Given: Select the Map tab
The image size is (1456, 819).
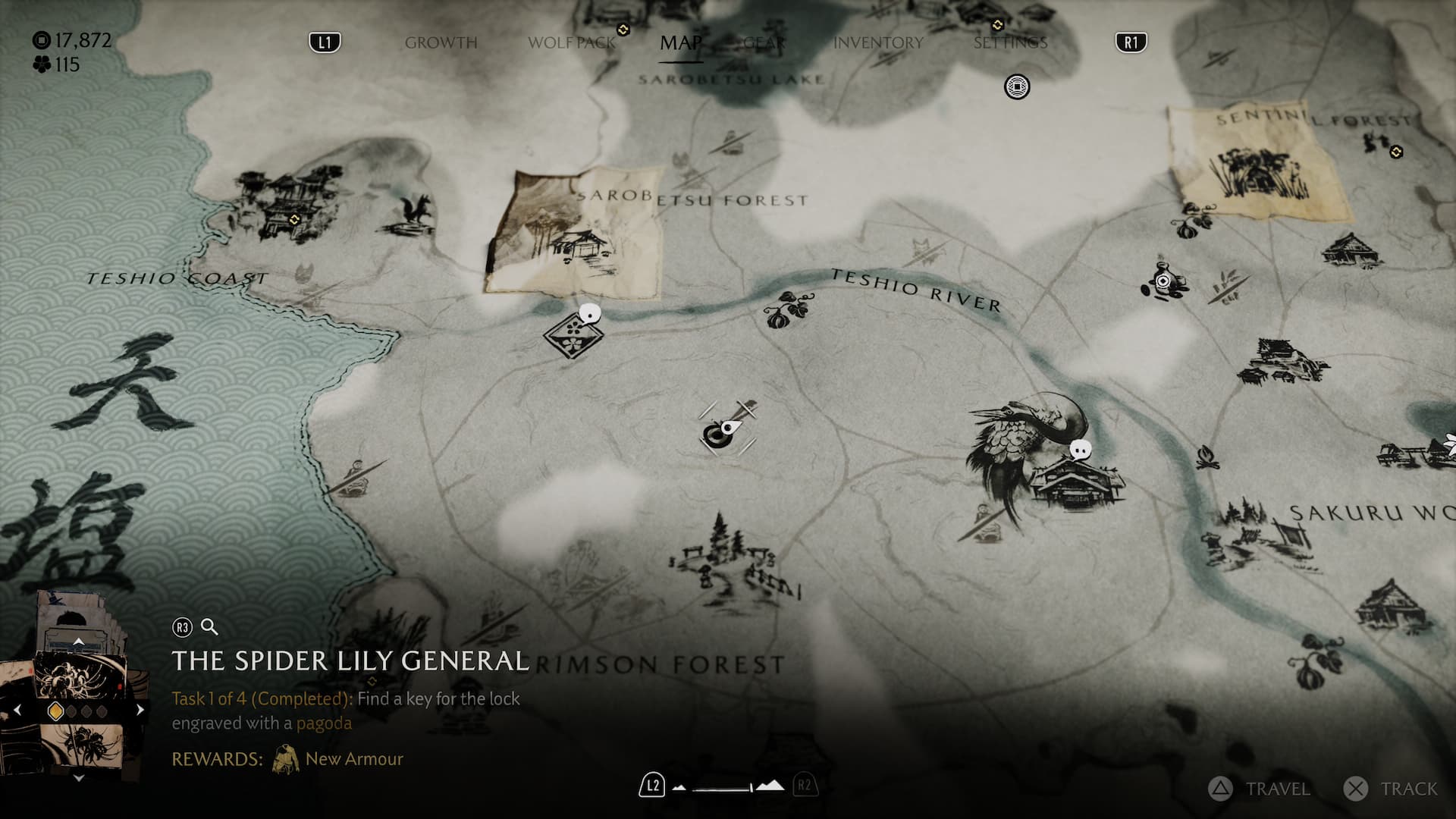Looking at the screenshot, I should tap(680, 42).
